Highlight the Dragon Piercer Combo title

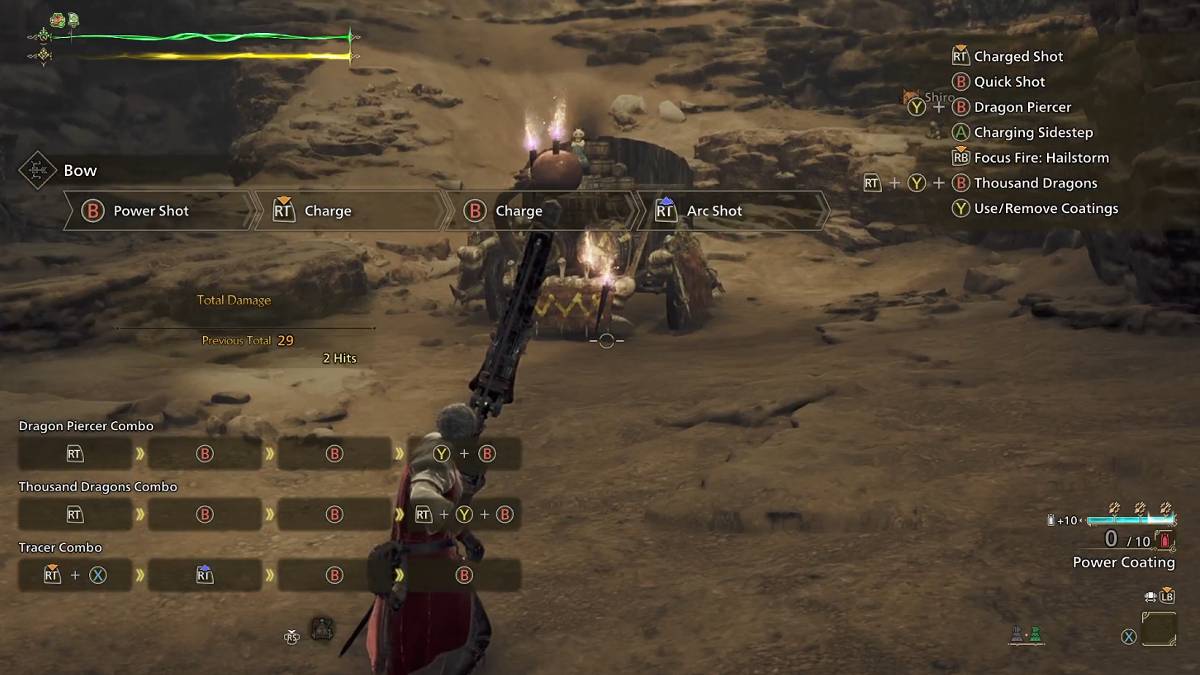(x=86, y=426)
